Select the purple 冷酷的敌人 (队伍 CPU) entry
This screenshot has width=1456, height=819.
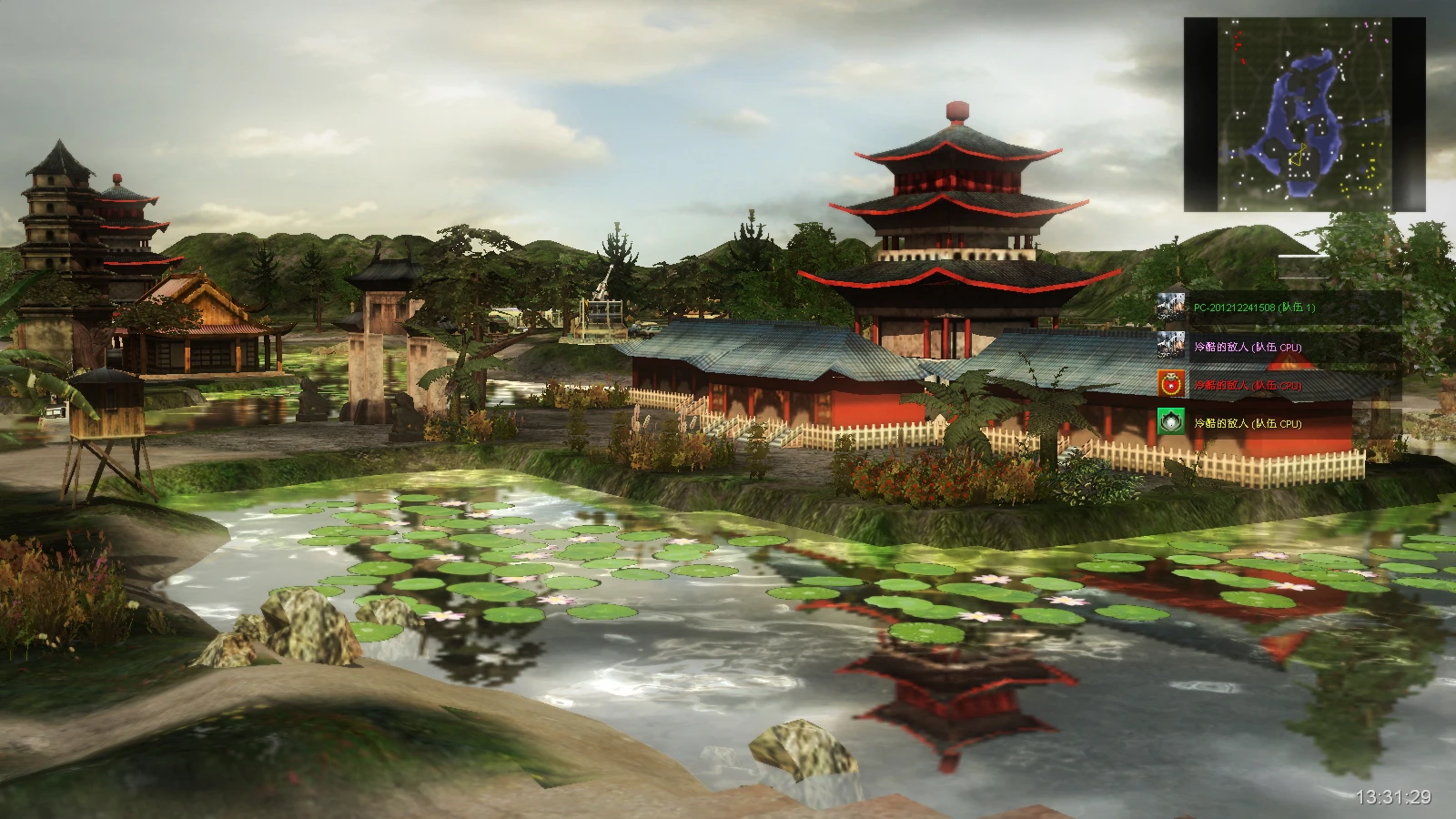[x=1248, y=347]
